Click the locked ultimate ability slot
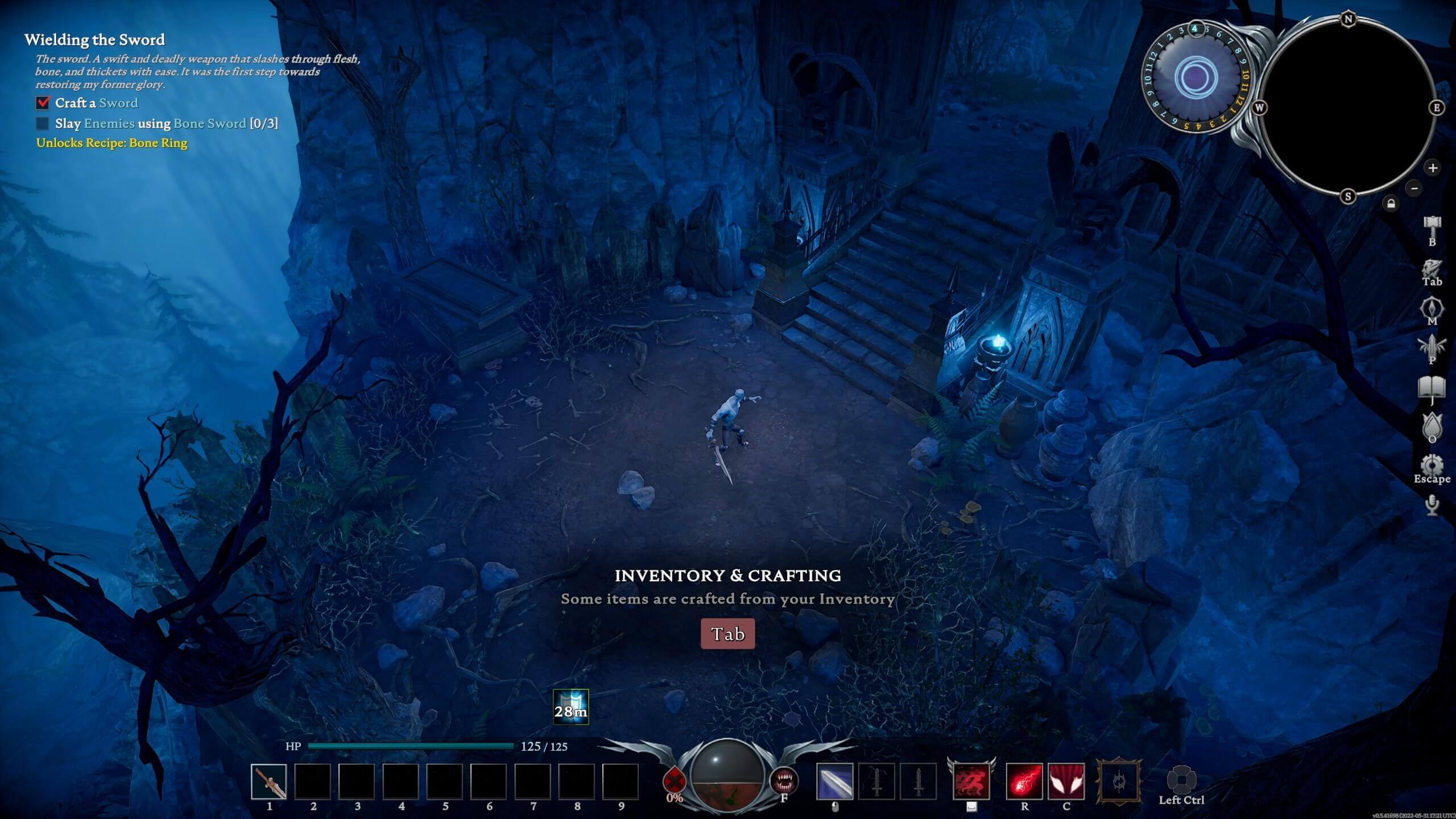Image resolution: width=1456 pixels, height=819 pixels. pos(1119,781)
